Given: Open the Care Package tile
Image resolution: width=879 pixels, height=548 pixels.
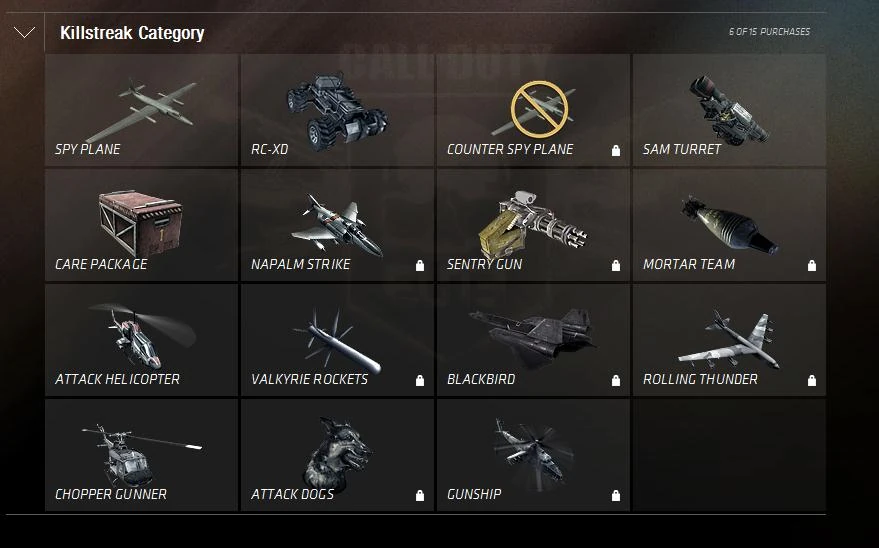Looking at the screenshot, I should pos(141,225).
